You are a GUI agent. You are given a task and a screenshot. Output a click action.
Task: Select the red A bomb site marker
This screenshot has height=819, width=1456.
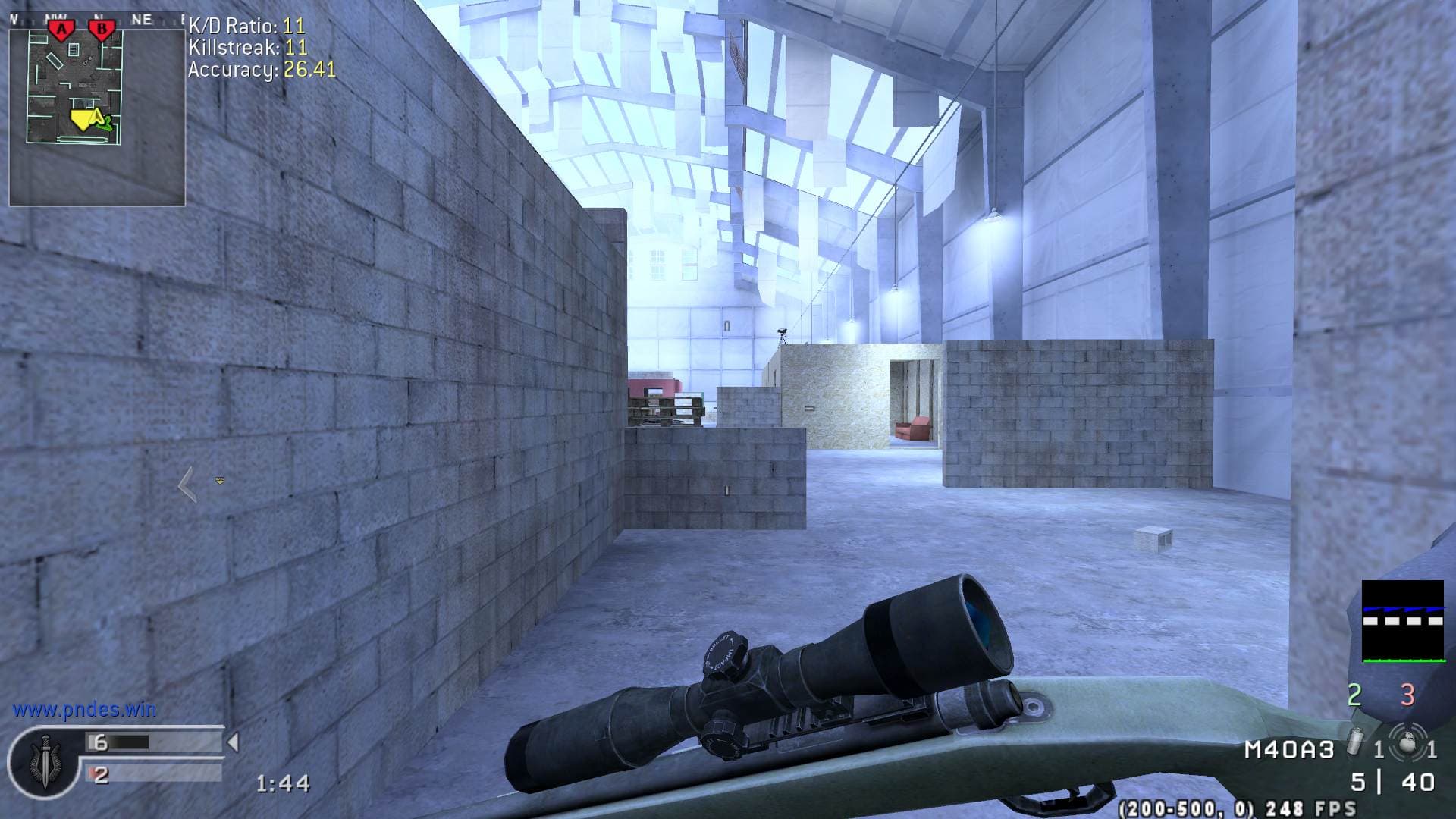pyautogui.click(x=61, y=30)
